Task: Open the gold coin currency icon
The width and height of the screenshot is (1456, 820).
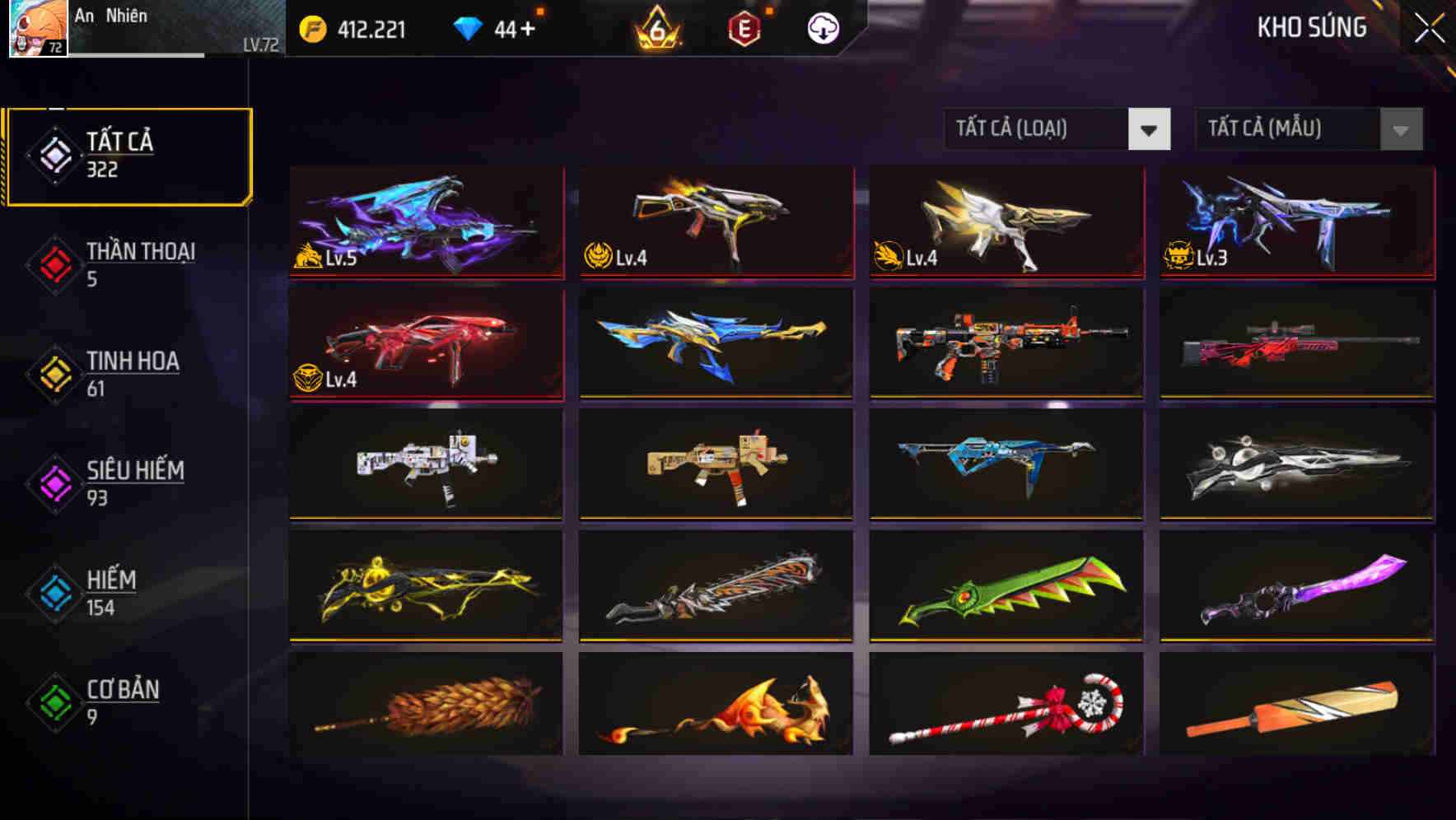Action: point(310,28)
